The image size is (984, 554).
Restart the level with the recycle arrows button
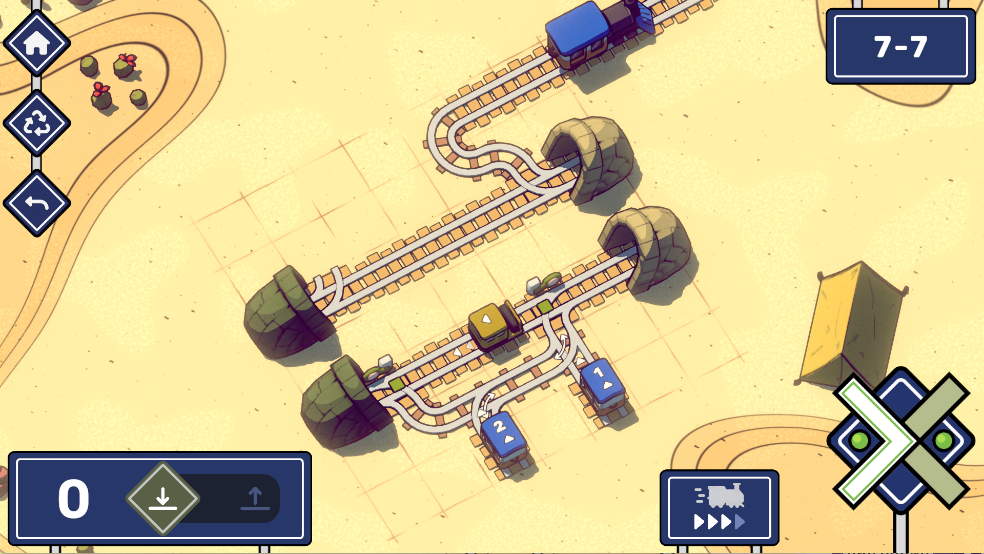[37, 123]
